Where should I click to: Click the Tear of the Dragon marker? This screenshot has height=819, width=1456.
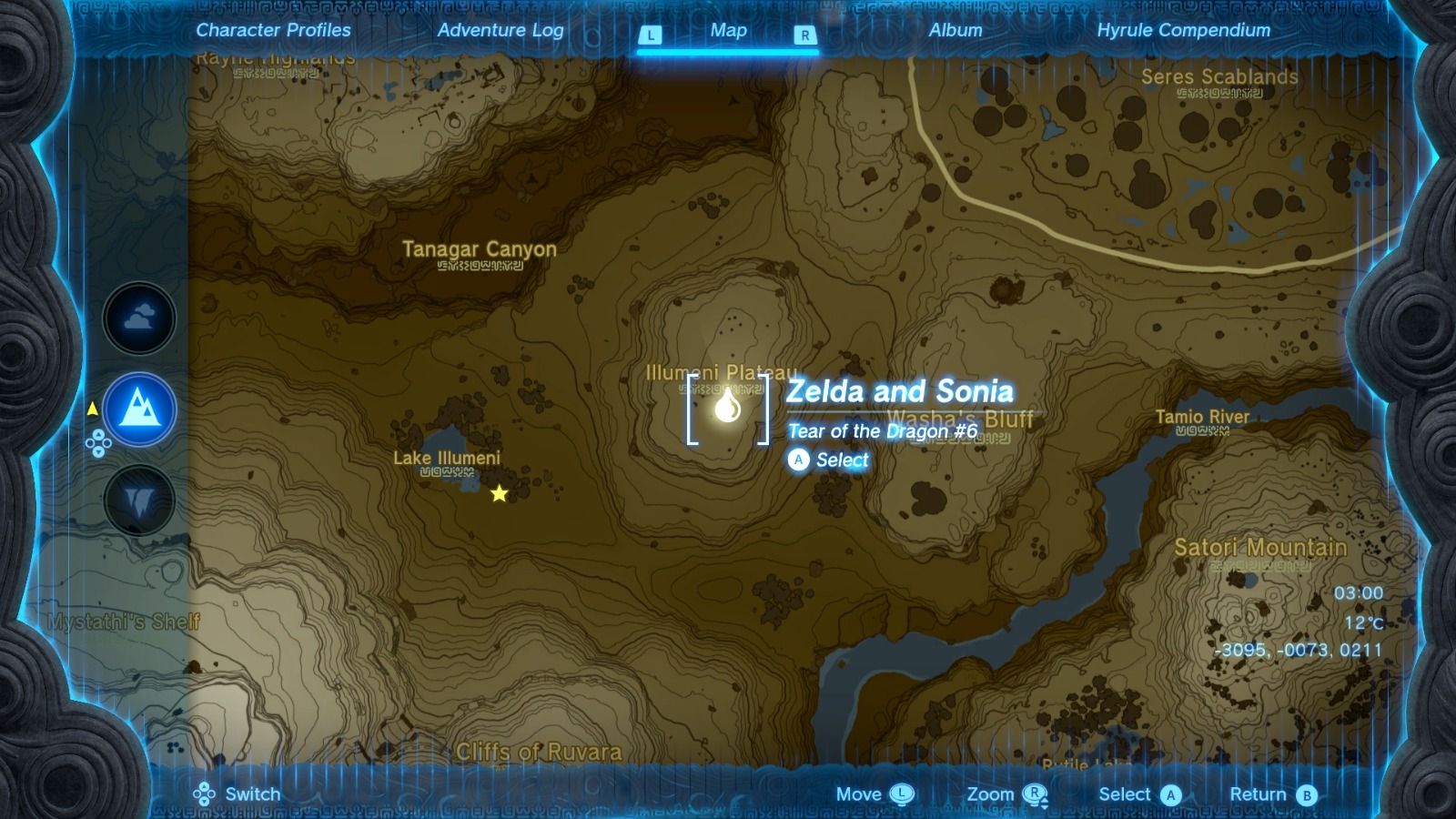(726, 409)
